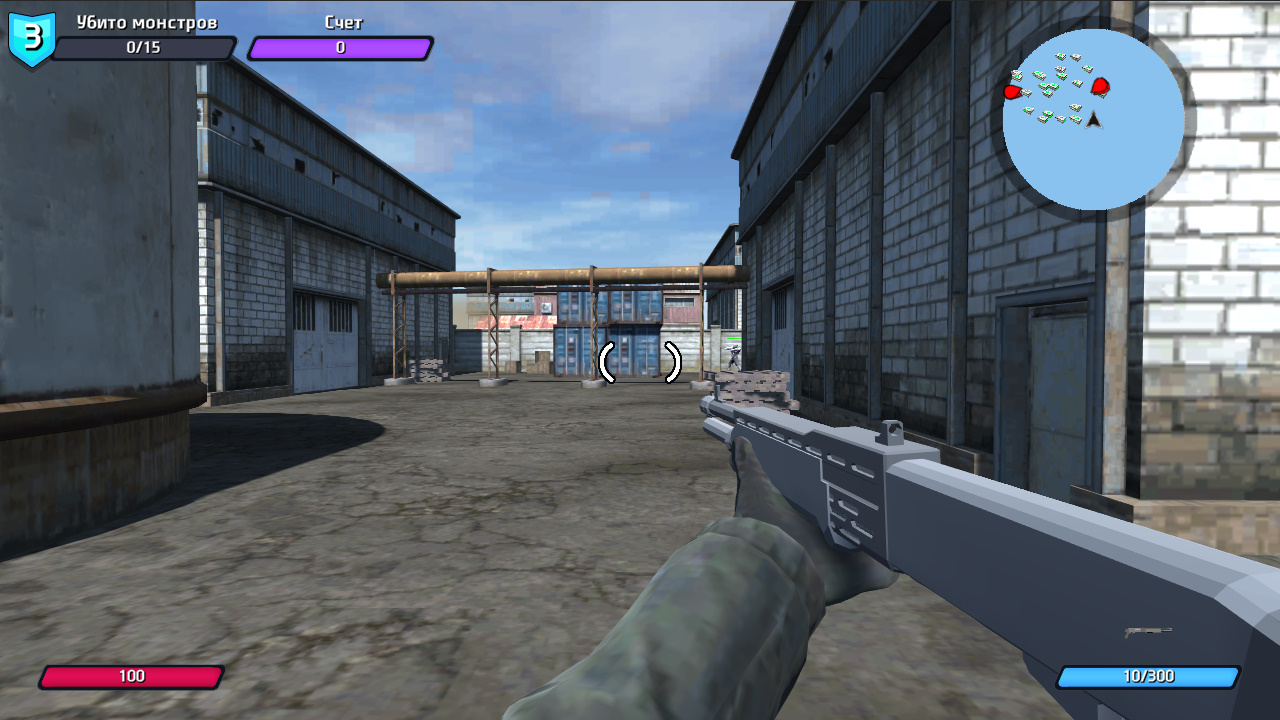Click the leftmost red enemy blip on minimap

pyautogui.click(x=1013, y=92)
